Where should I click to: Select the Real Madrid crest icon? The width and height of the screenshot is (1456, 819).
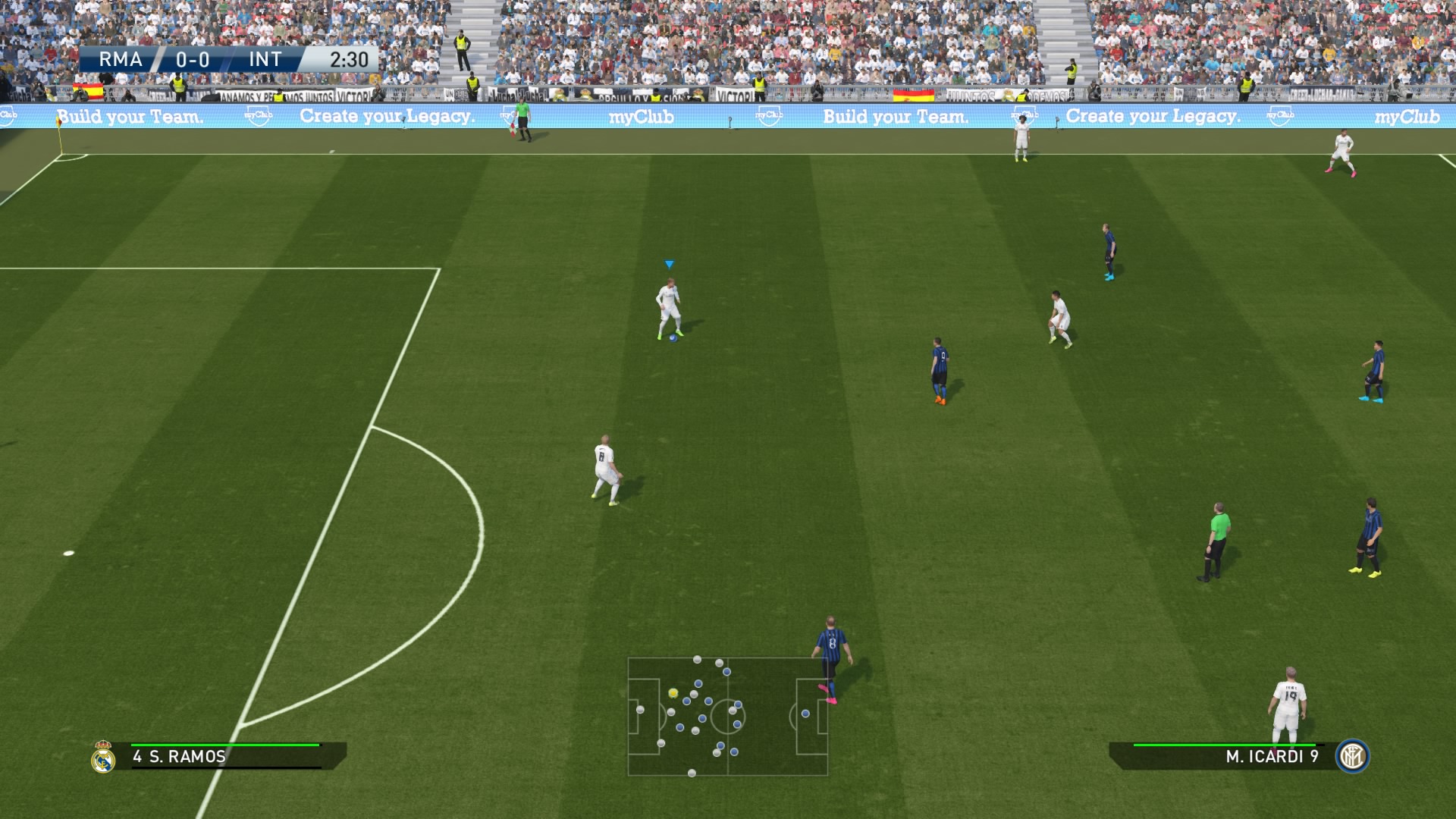coord(103,757)
